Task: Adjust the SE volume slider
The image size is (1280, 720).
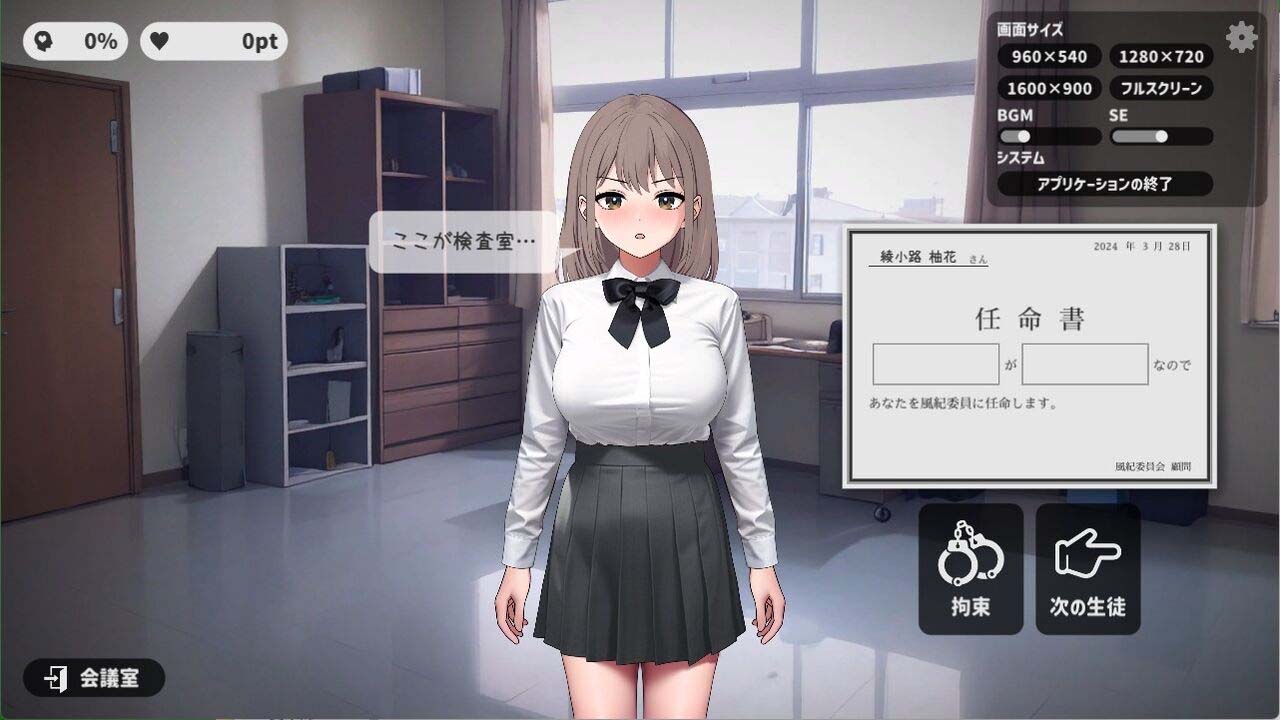Action: (x=1161, y=136)
